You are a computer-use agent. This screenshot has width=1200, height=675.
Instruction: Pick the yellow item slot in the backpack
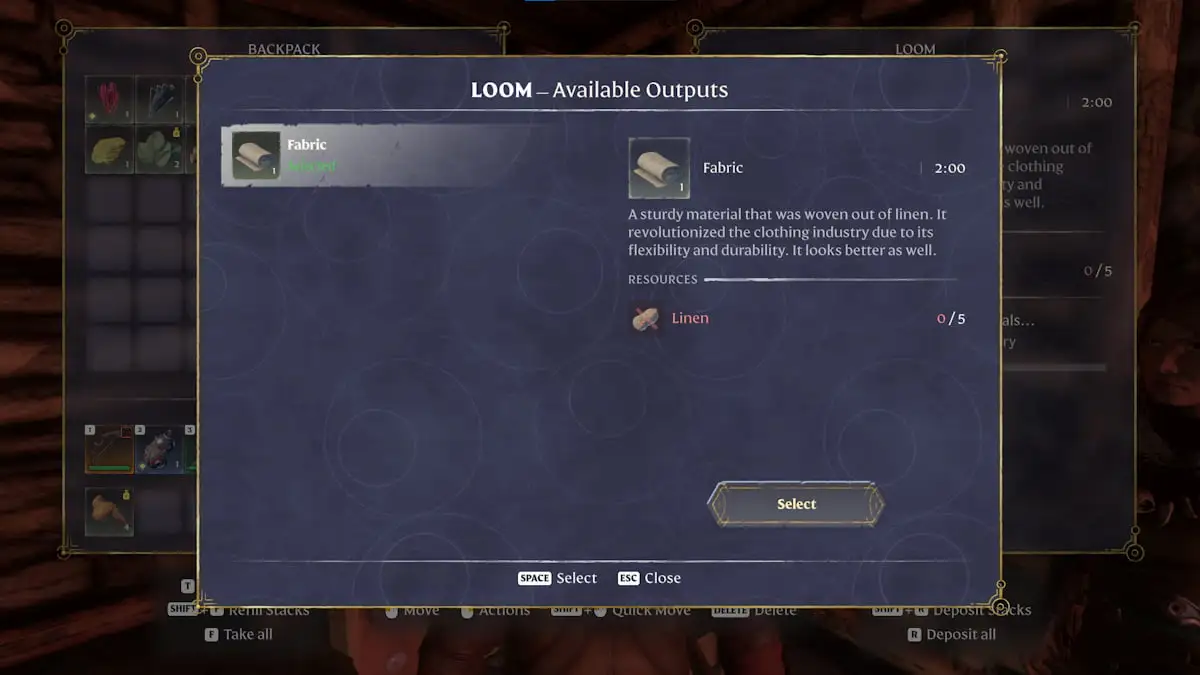click(x=109, y=150)
